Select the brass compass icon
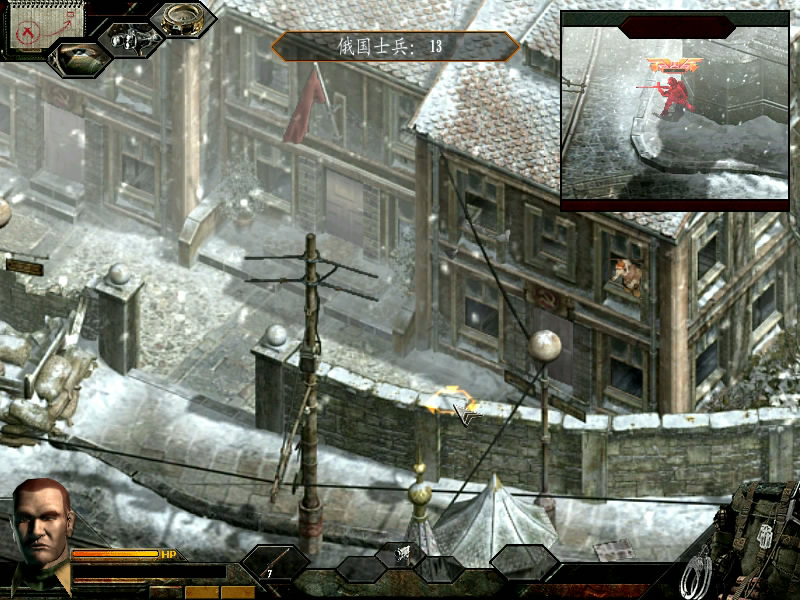The width and height of the screenshot is (800, 600). coord(182,19)
